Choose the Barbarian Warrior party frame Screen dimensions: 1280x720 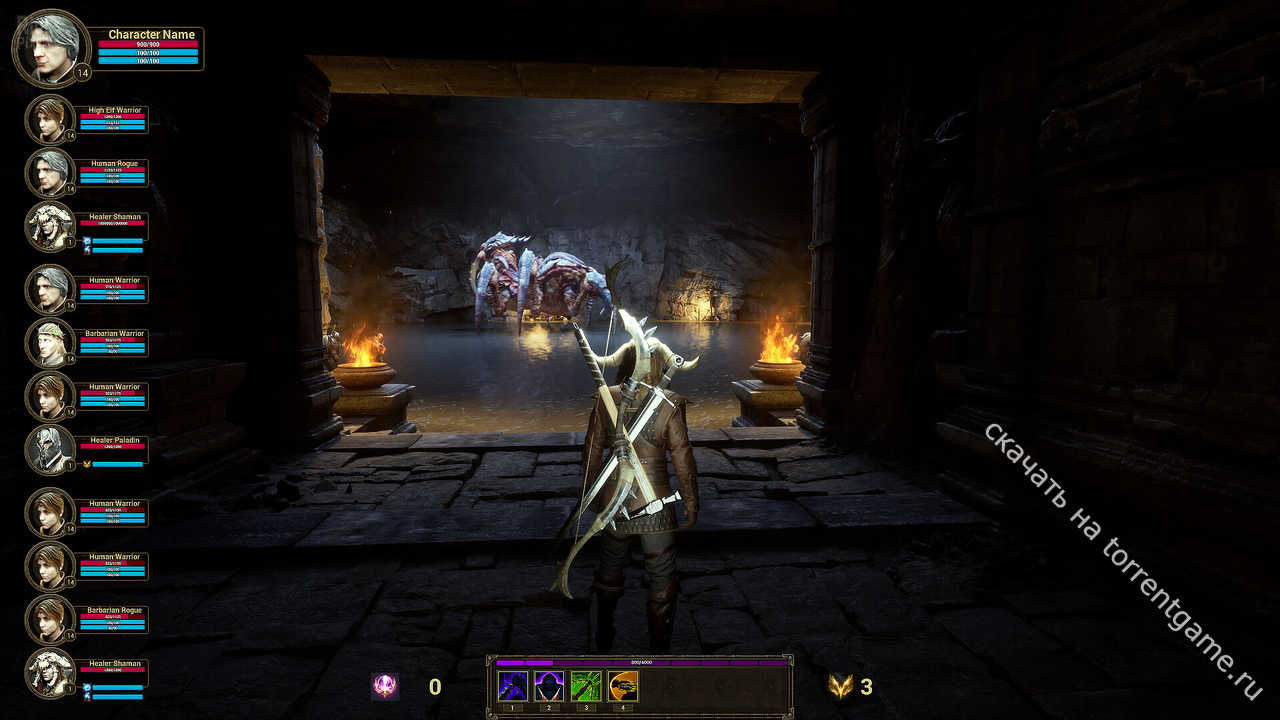(x=50, y=343)
